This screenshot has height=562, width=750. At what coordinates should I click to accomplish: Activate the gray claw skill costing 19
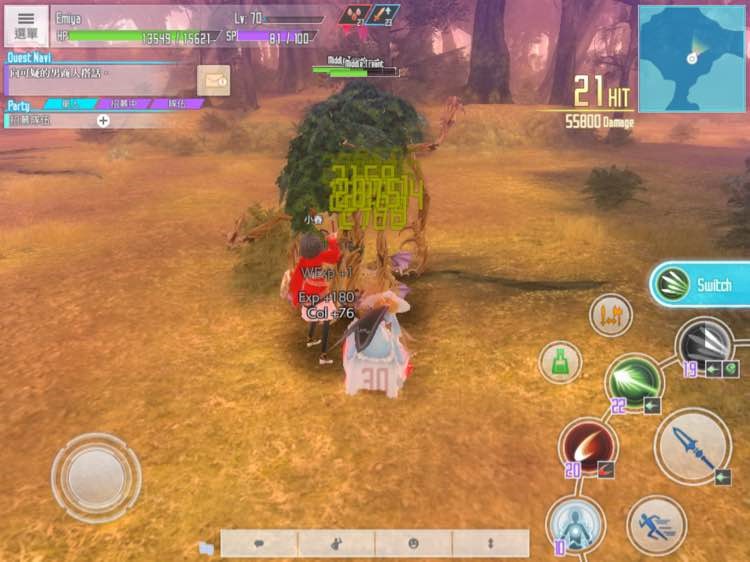coord(705,345)
